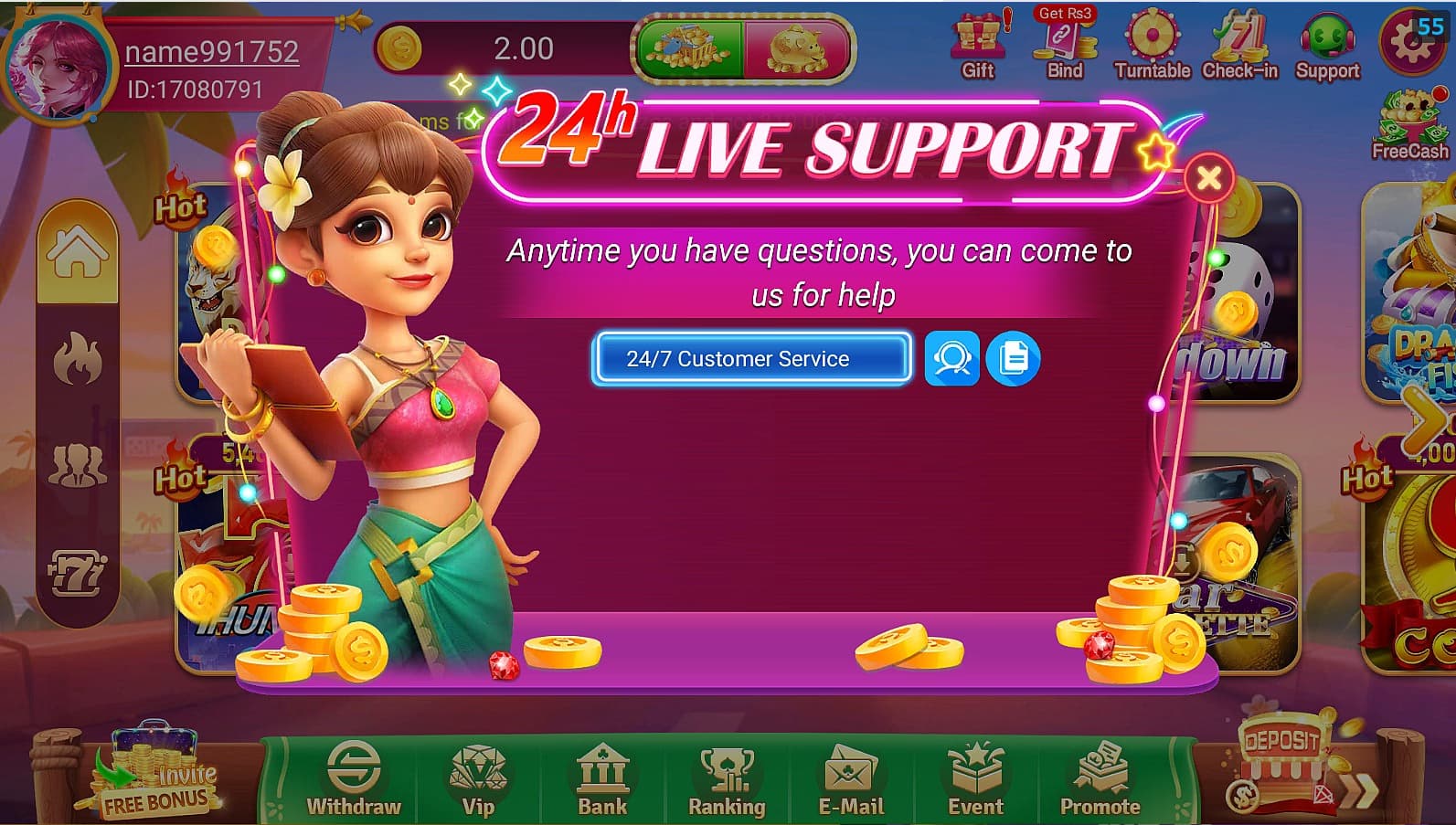Screen dimensions: 1456x825
Task: Open the E-Mail section at bottom
Action: click(850, 781)
